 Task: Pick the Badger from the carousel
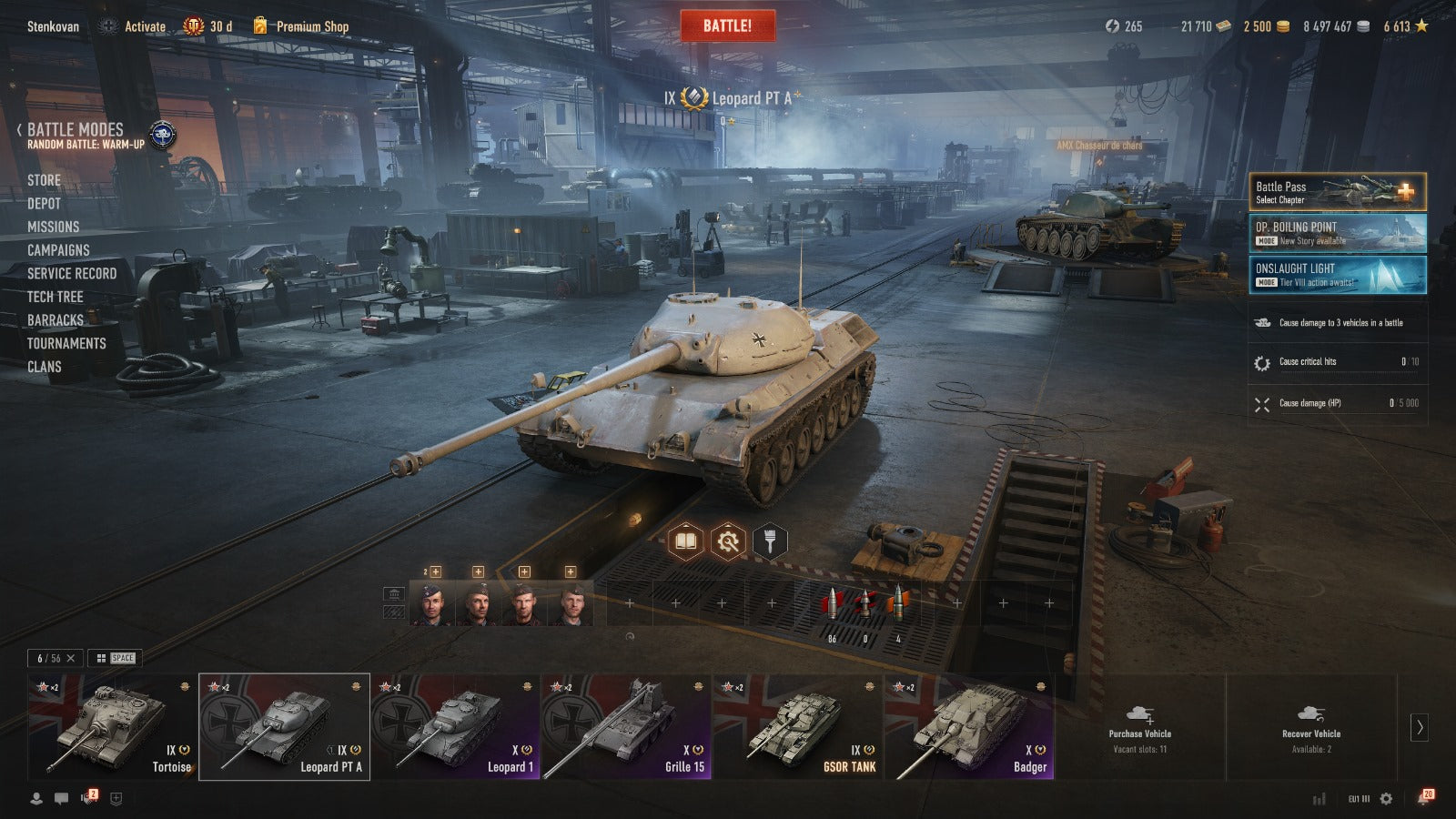pyautogui.click(x=968, y=726)
